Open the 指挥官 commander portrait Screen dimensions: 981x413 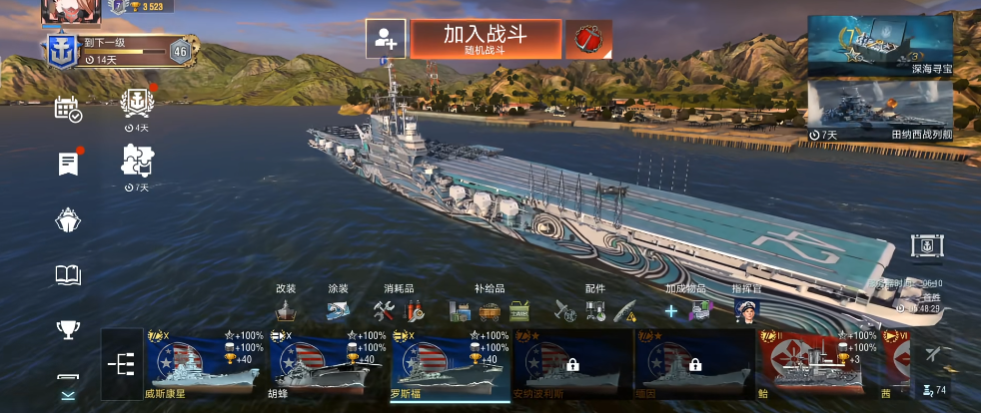coord(747,310)
